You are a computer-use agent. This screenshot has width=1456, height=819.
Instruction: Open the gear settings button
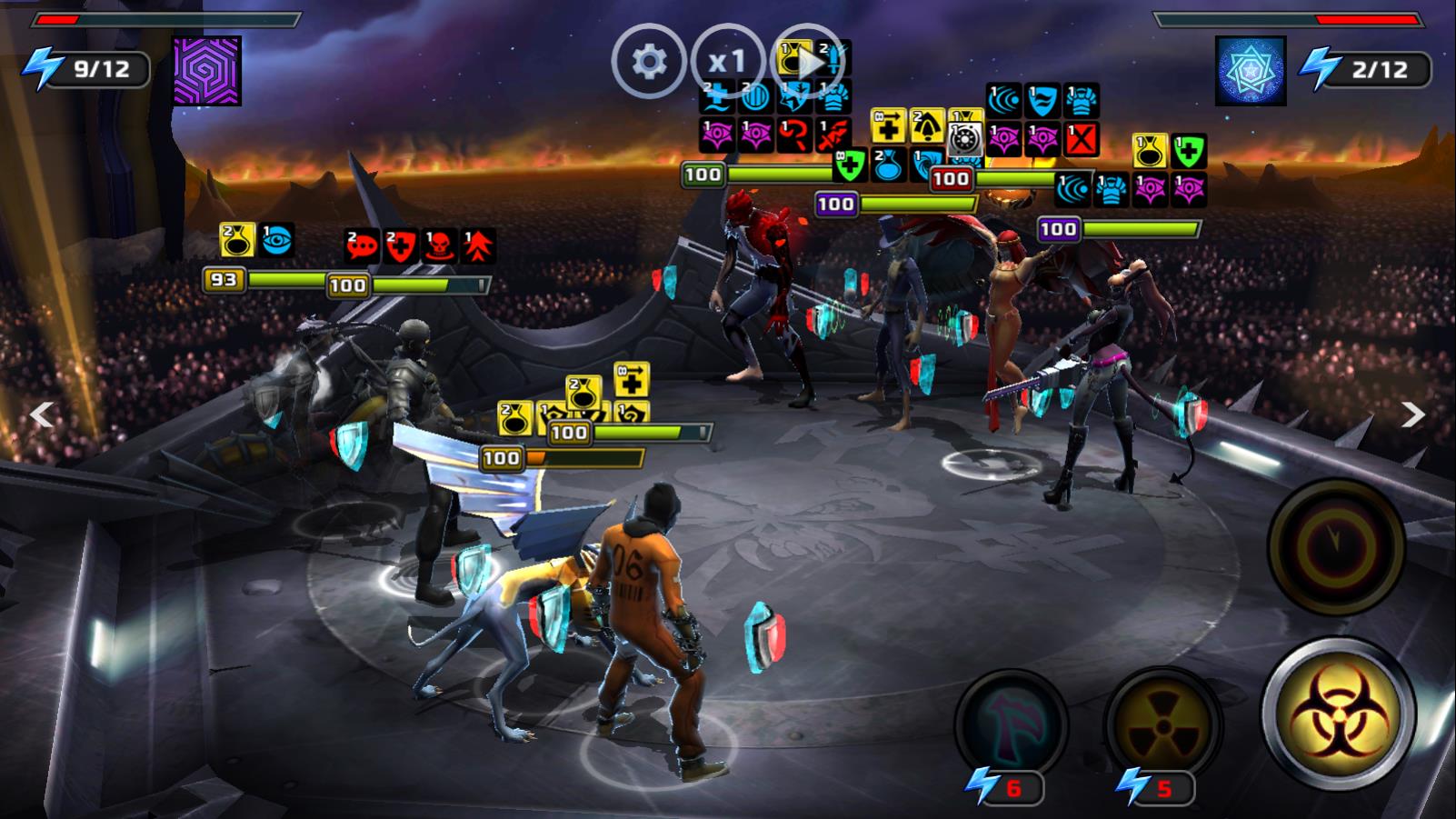click(648, 61)
